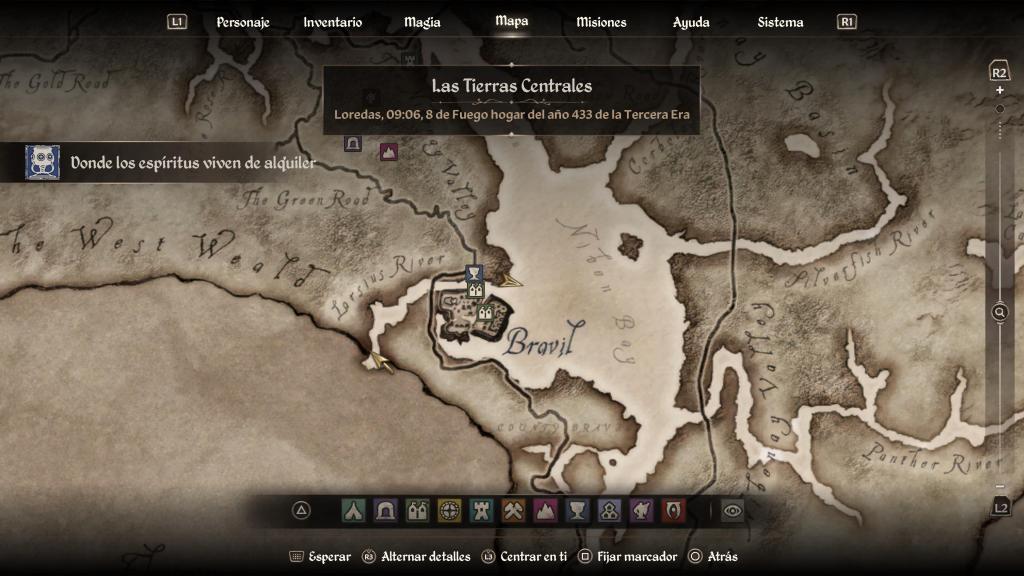Image resolution: width=1024 pixels, height=576 pixels.
Task: Toggle the cave archway filter in the legend bar
Action: [385, 511]
